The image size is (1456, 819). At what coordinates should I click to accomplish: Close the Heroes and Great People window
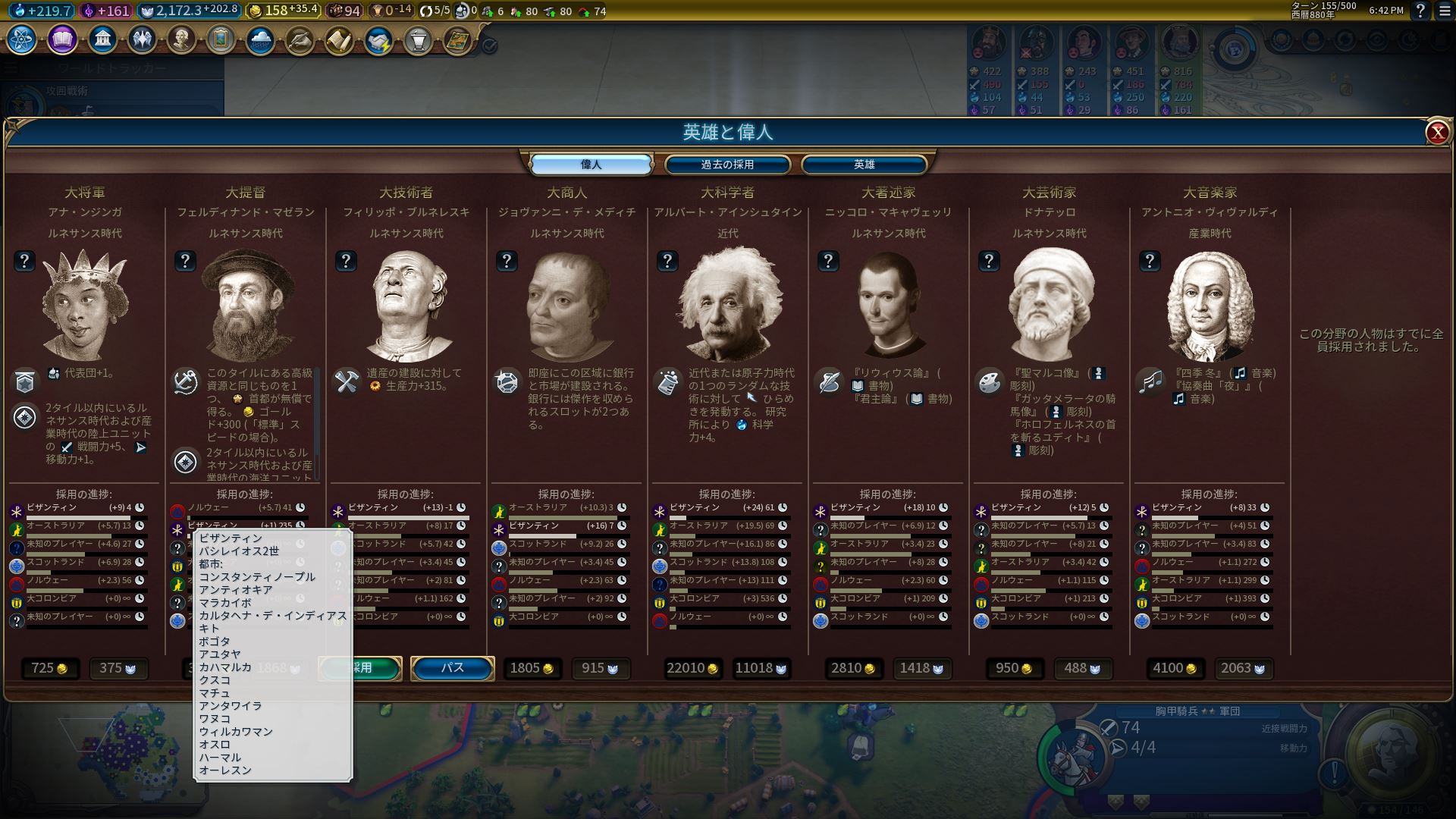1437,133
